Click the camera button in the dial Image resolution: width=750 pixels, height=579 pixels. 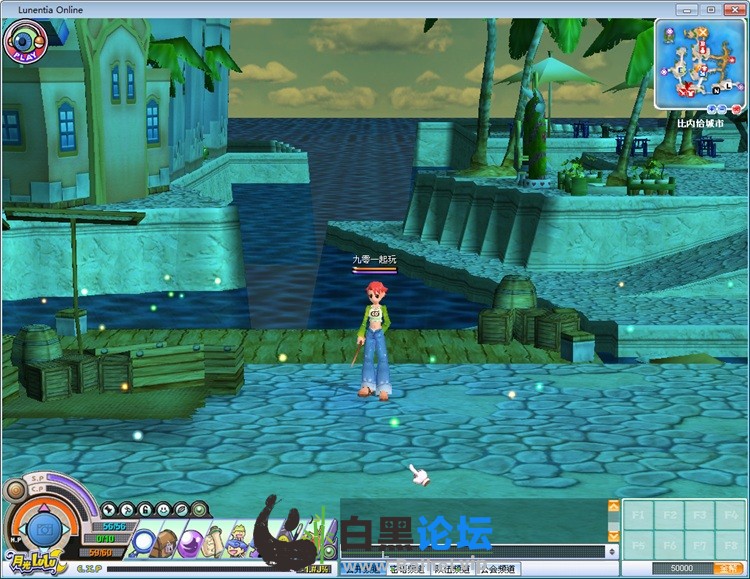click(44, 527)
